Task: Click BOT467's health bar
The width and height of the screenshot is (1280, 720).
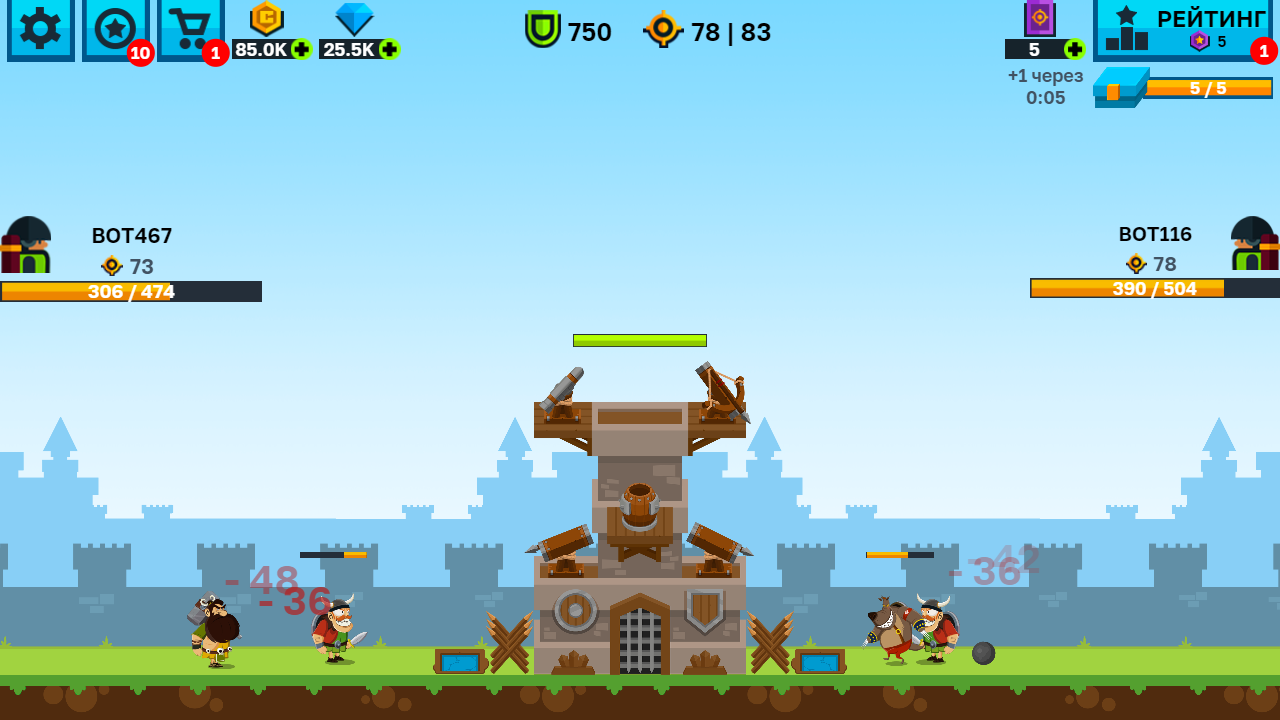Action: [x=130, y=292]
